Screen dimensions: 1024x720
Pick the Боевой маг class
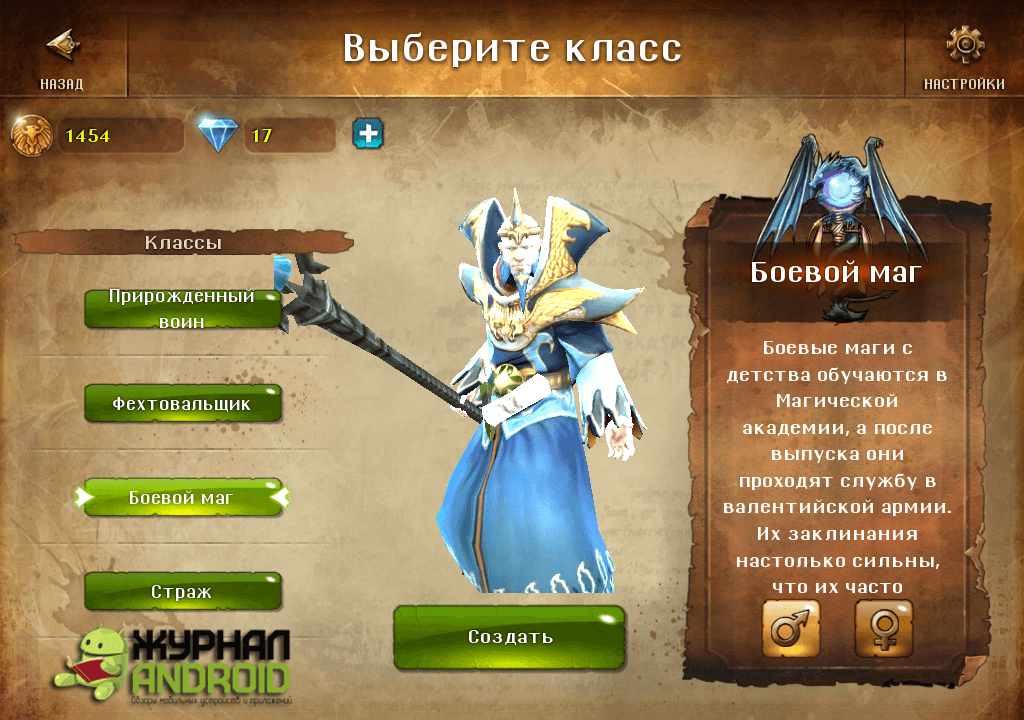183,497
